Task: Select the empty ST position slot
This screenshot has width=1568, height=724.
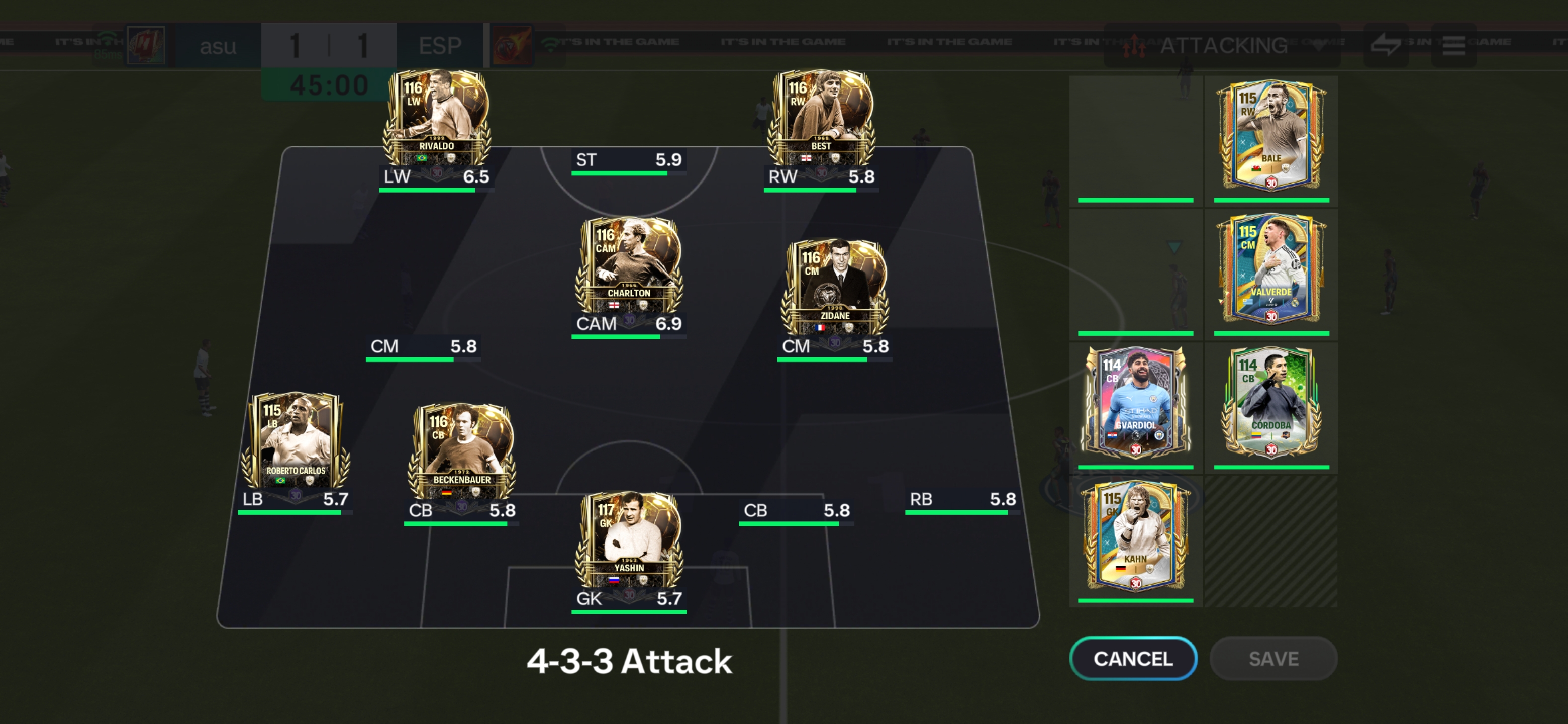Action: click(x=629, y=161)
